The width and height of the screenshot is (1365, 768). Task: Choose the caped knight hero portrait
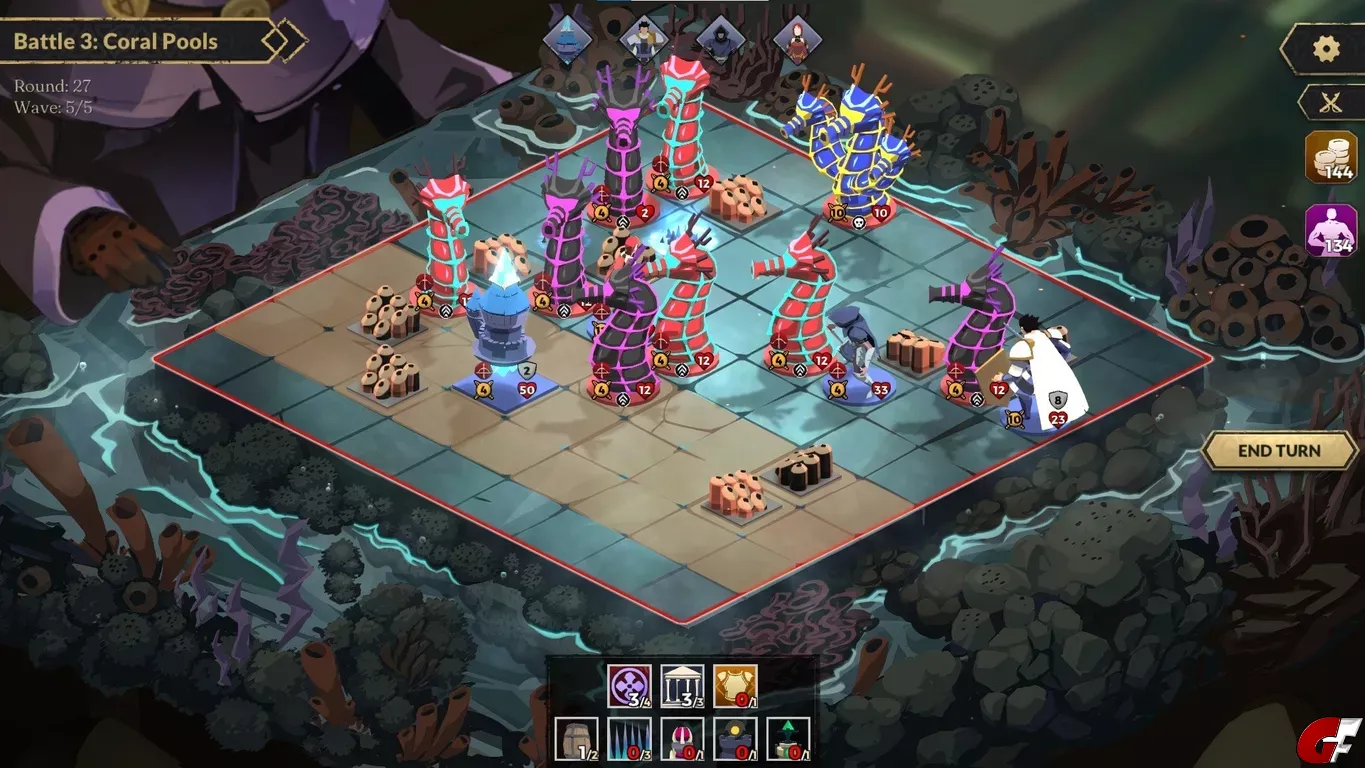(643, 41)
